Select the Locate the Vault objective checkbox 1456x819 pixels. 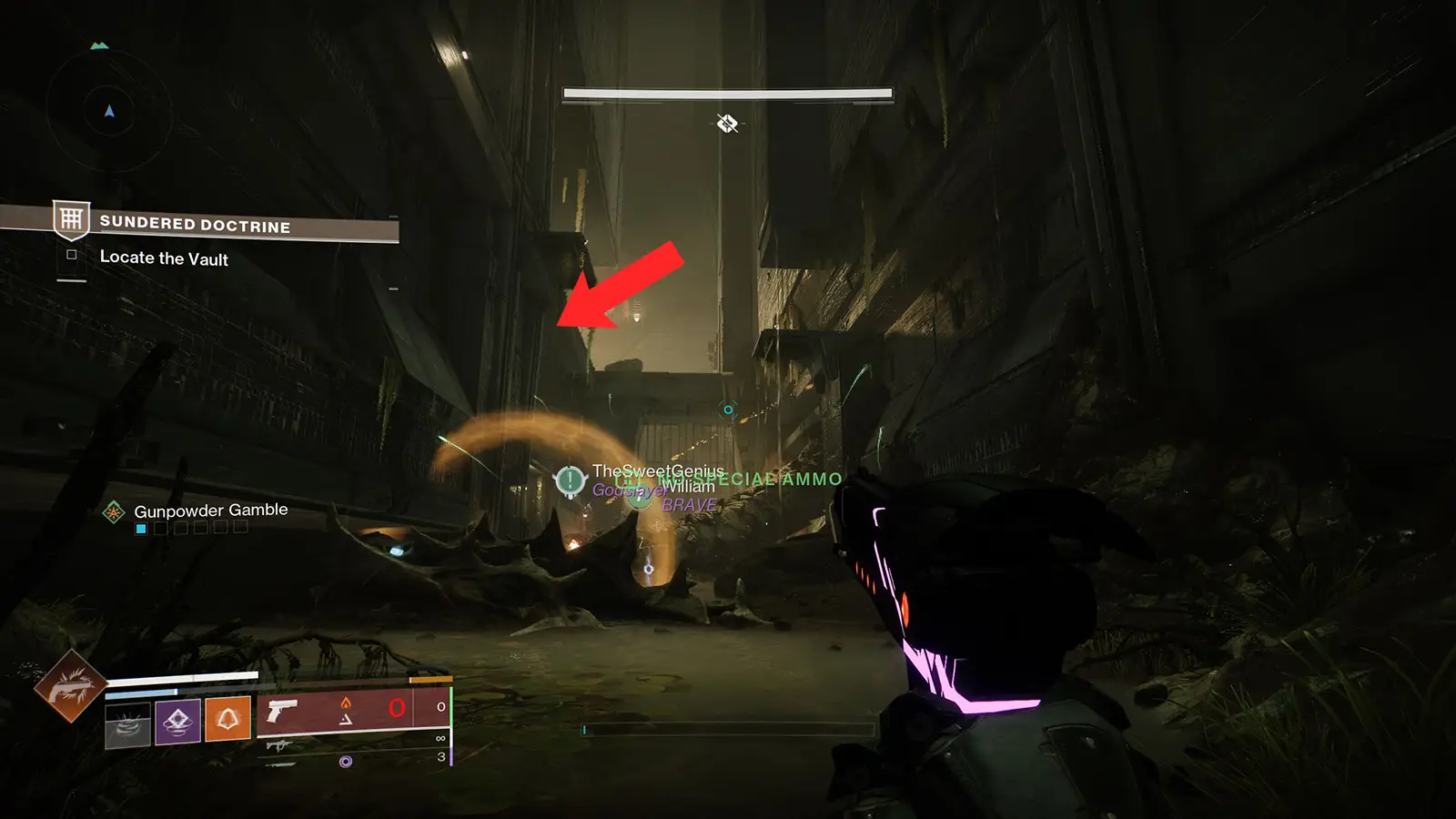pyautogui.click(x=72, y=256)
